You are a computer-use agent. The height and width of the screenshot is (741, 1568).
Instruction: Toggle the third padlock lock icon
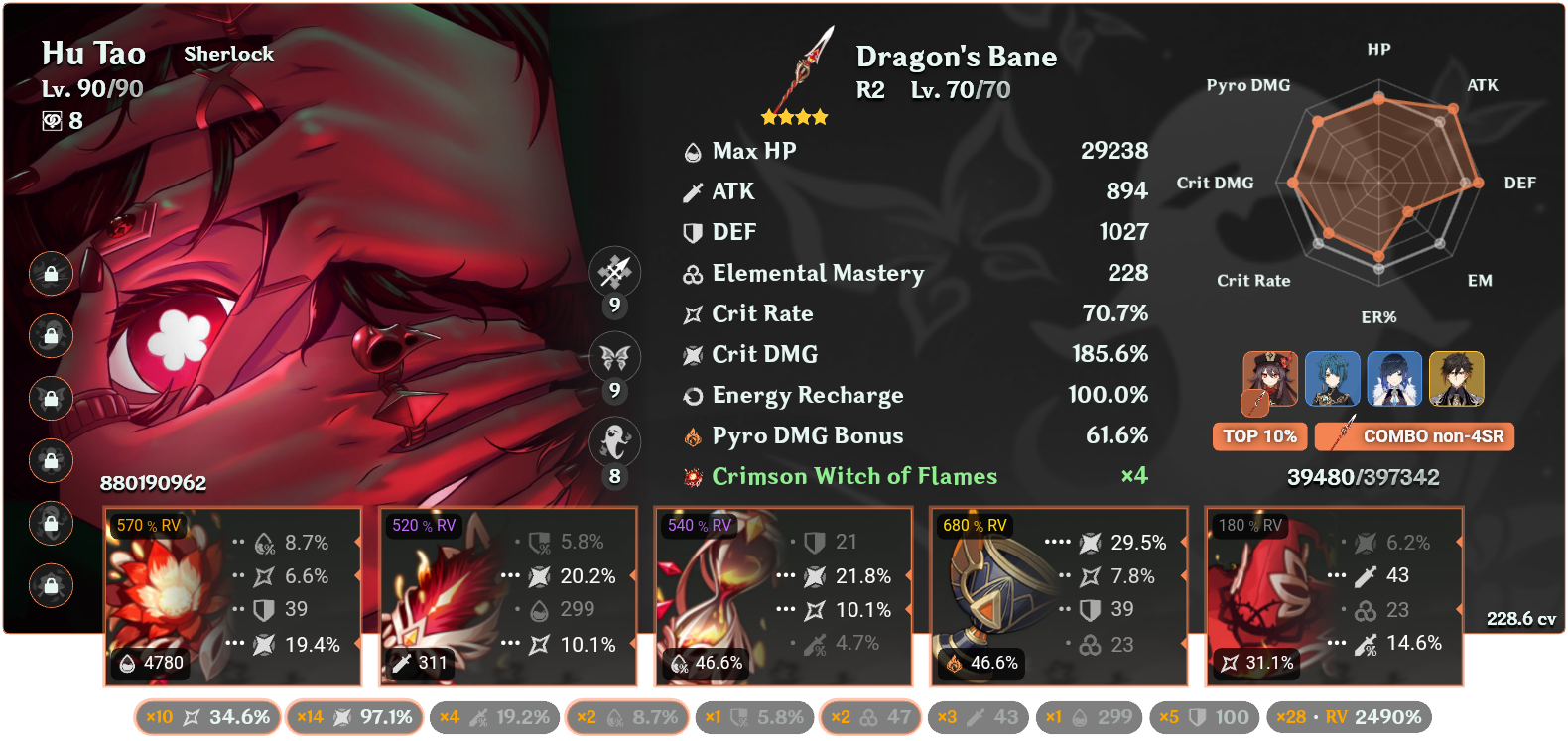pos(50,399)
